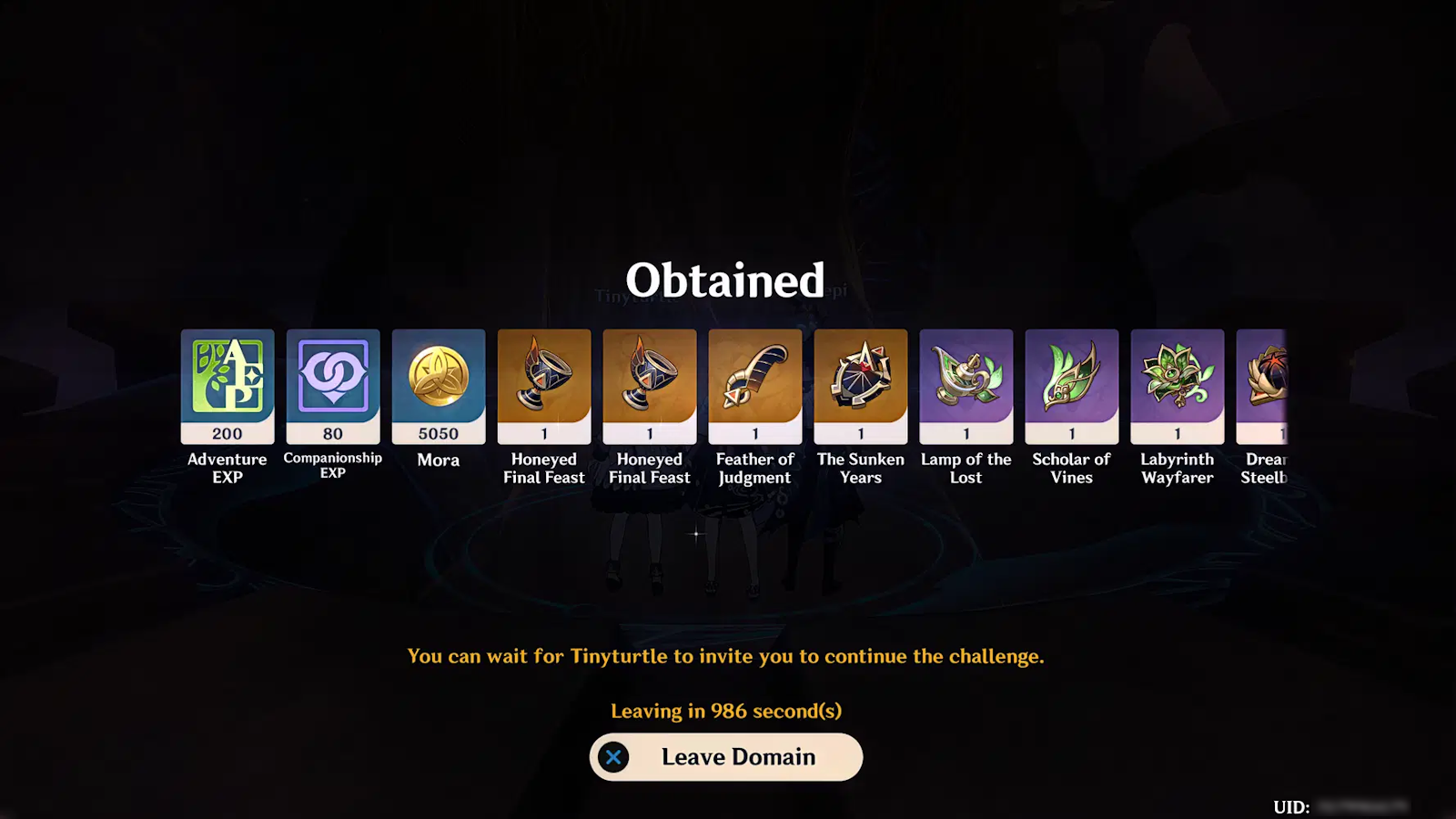Click the Companionship EXP reward icon

click(x=332, y=382)
